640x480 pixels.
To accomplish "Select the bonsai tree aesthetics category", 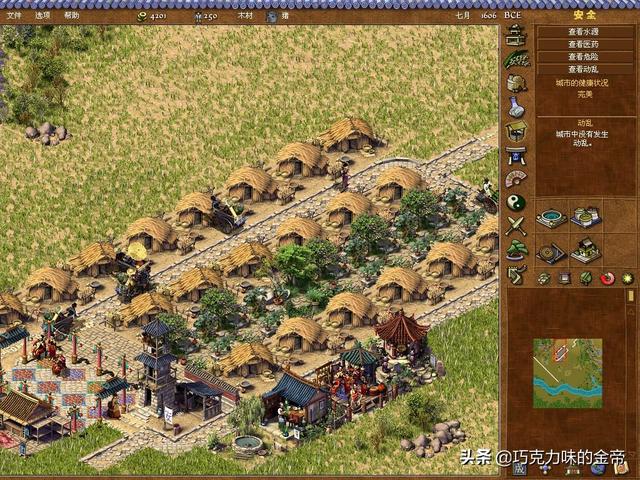I will click(x=516, y=251).
